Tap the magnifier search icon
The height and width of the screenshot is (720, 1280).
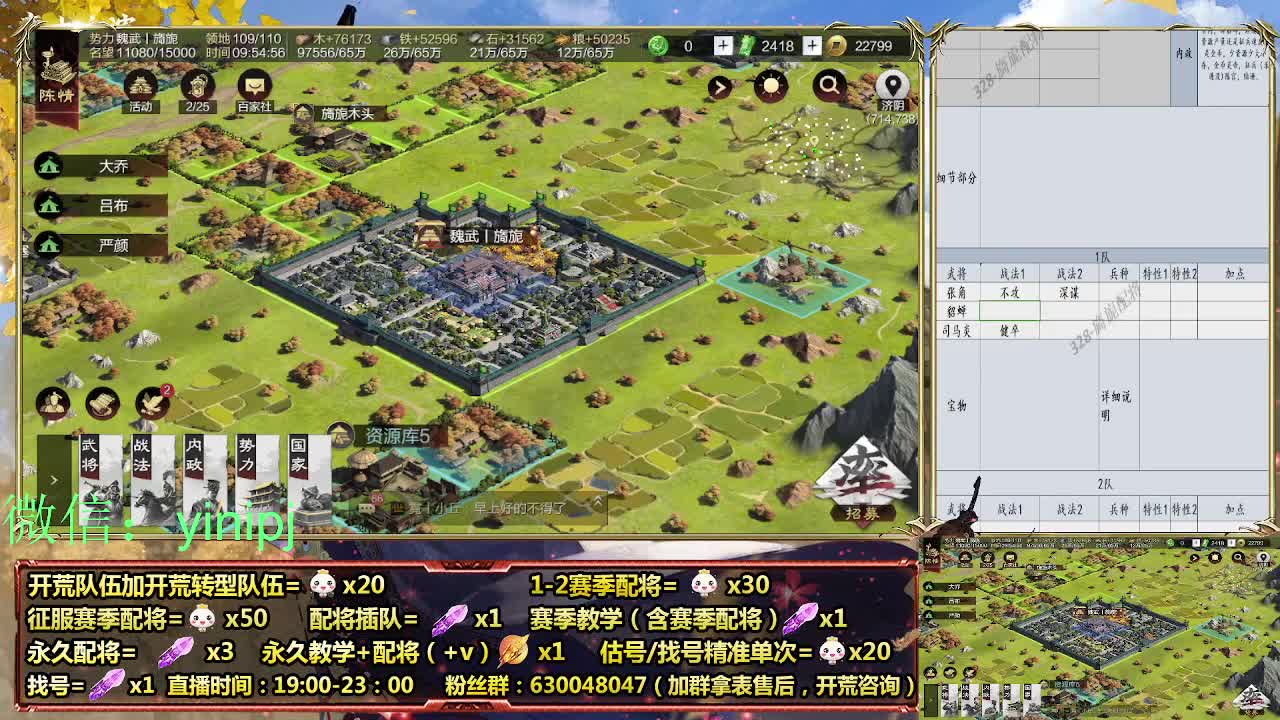pyautogui.click(x=828, y=85)
